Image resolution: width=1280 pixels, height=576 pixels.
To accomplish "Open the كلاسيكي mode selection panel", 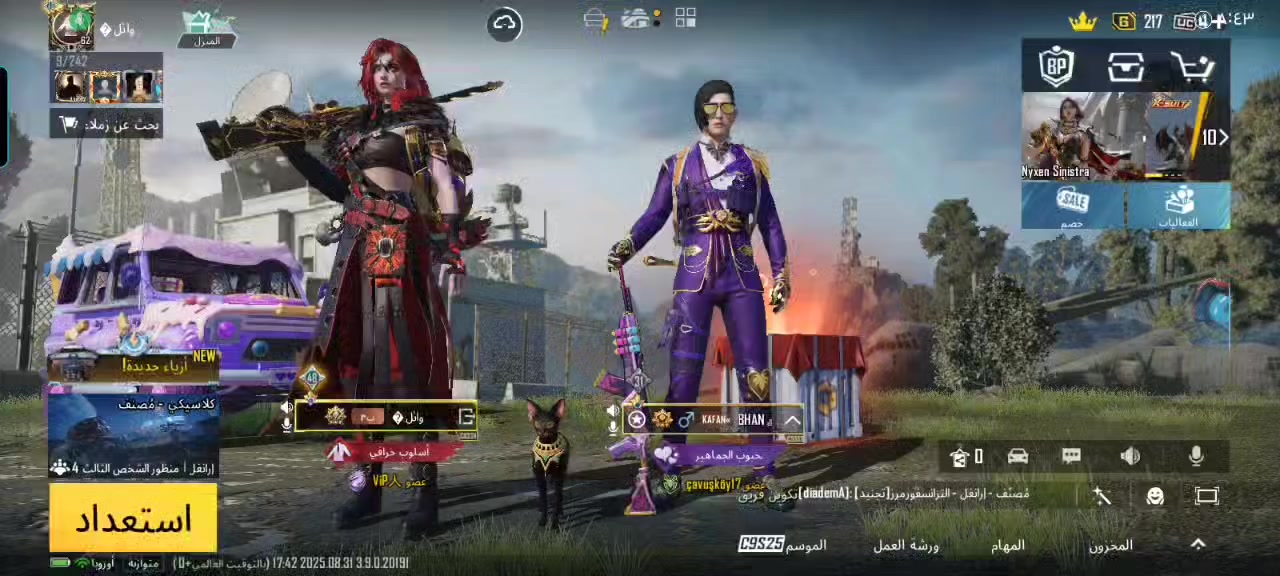I will [x=133, y=433].
